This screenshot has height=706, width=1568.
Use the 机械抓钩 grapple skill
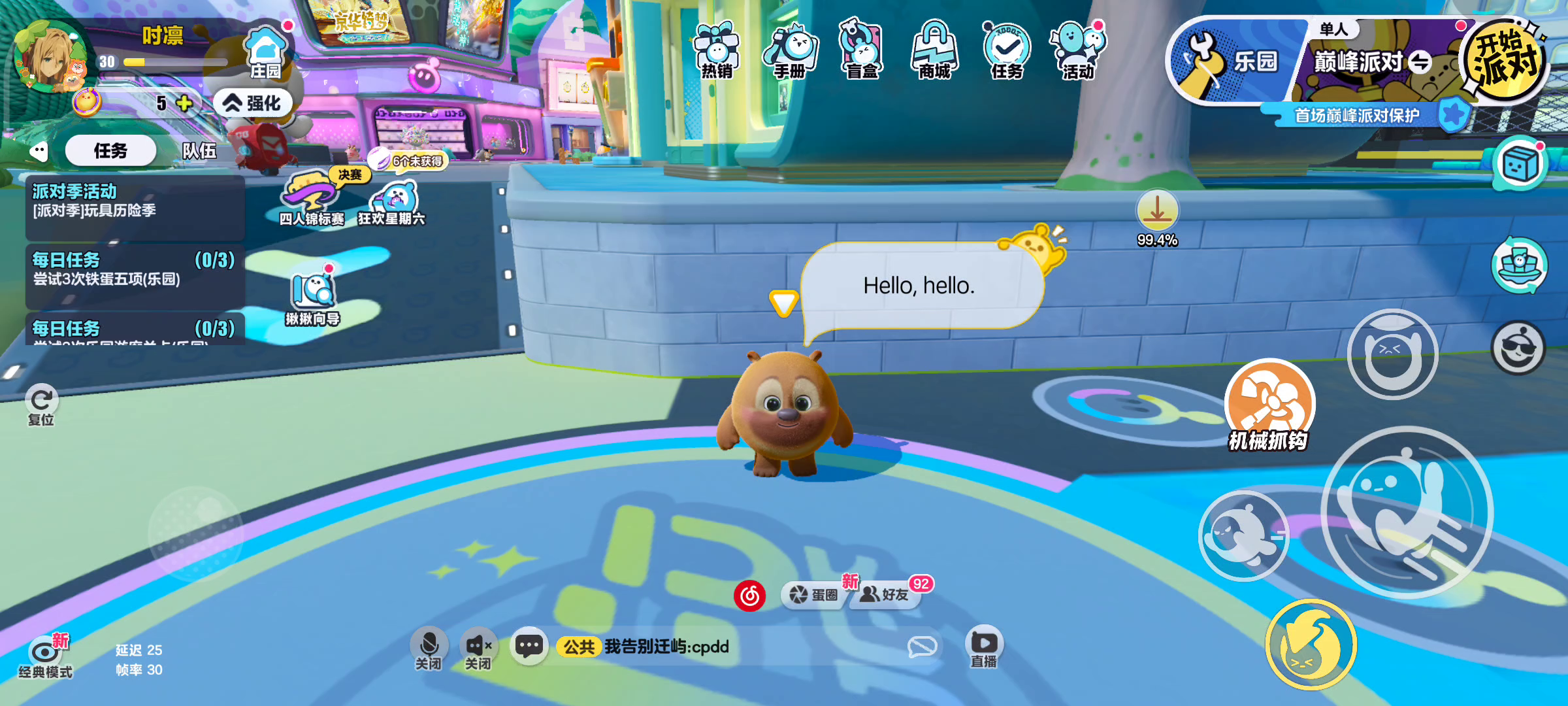[x=1269, y=405]
